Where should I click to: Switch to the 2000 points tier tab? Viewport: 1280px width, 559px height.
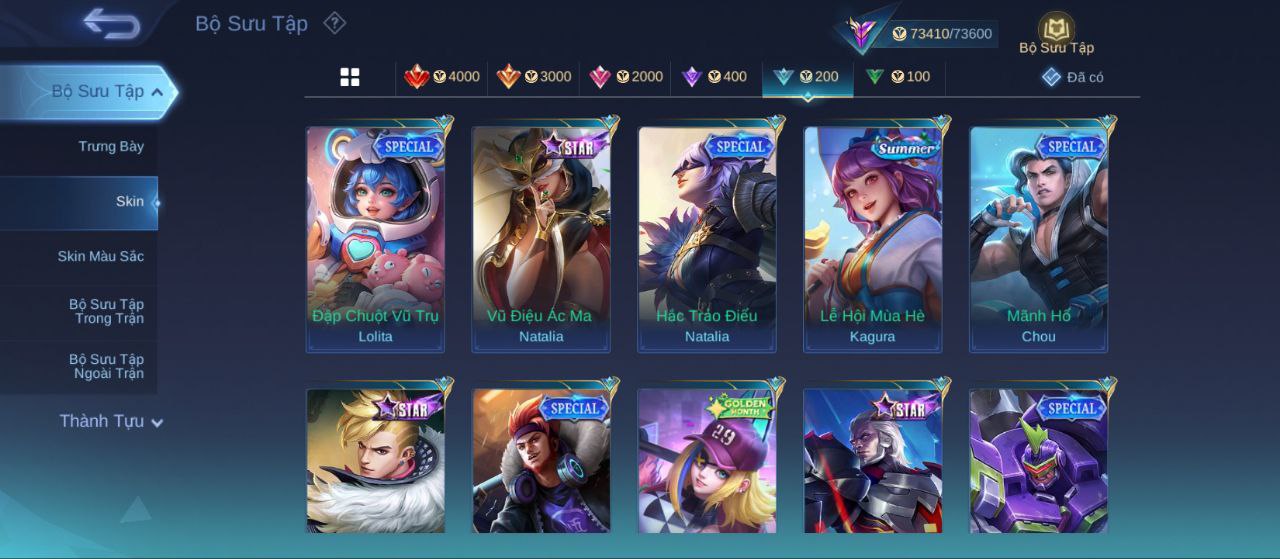point(626,77)
